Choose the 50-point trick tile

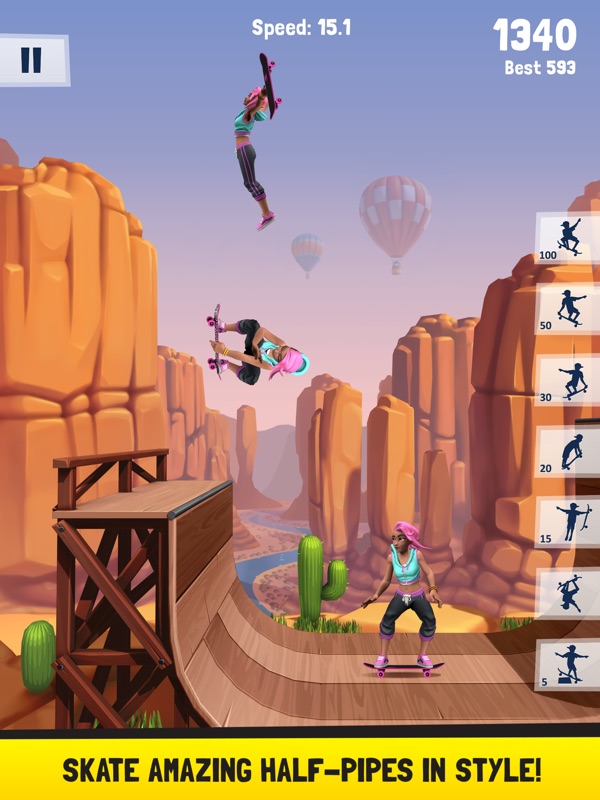coord(568,308)
